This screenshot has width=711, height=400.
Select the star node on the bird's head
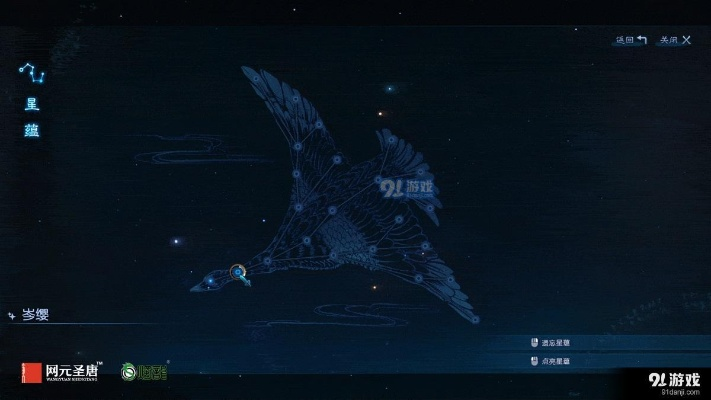pos(210,281)
